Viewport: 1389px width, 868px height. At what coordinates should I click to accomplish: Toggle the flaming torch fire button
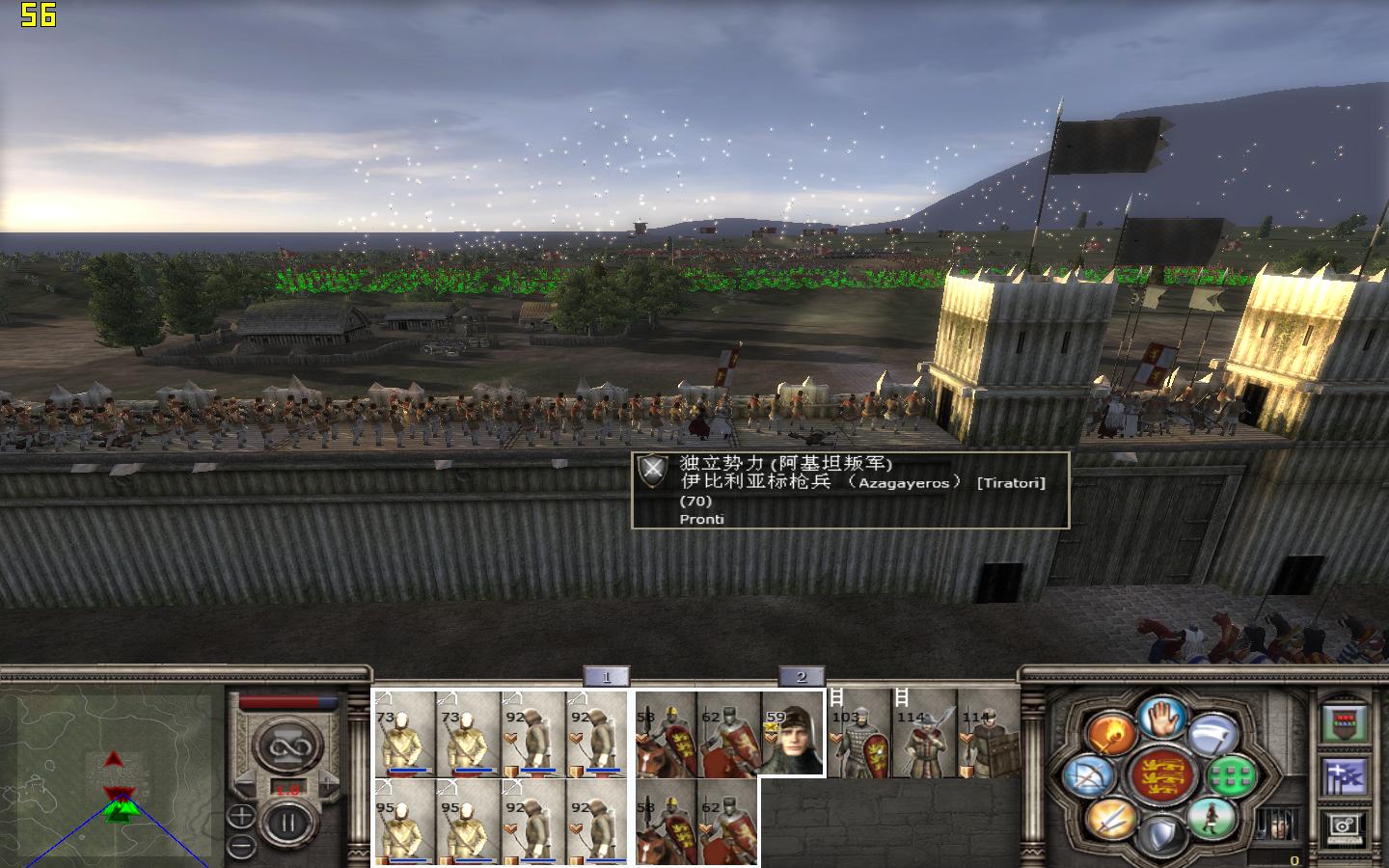1111,732
